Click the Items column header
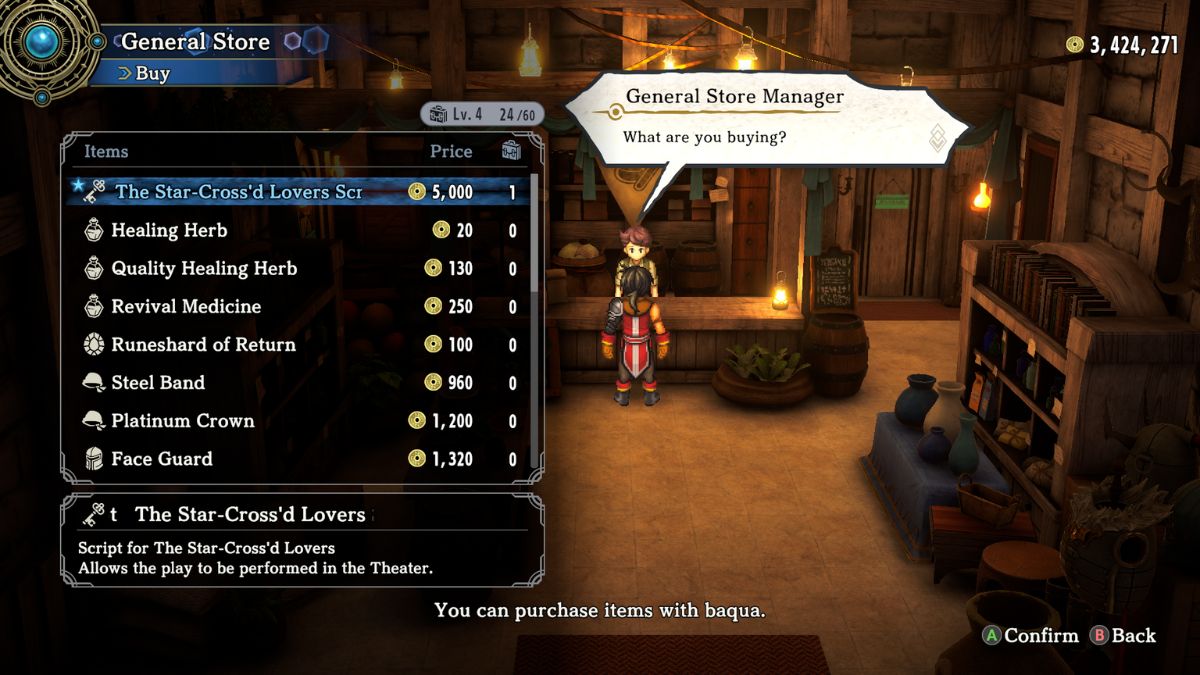 (106, 151)
